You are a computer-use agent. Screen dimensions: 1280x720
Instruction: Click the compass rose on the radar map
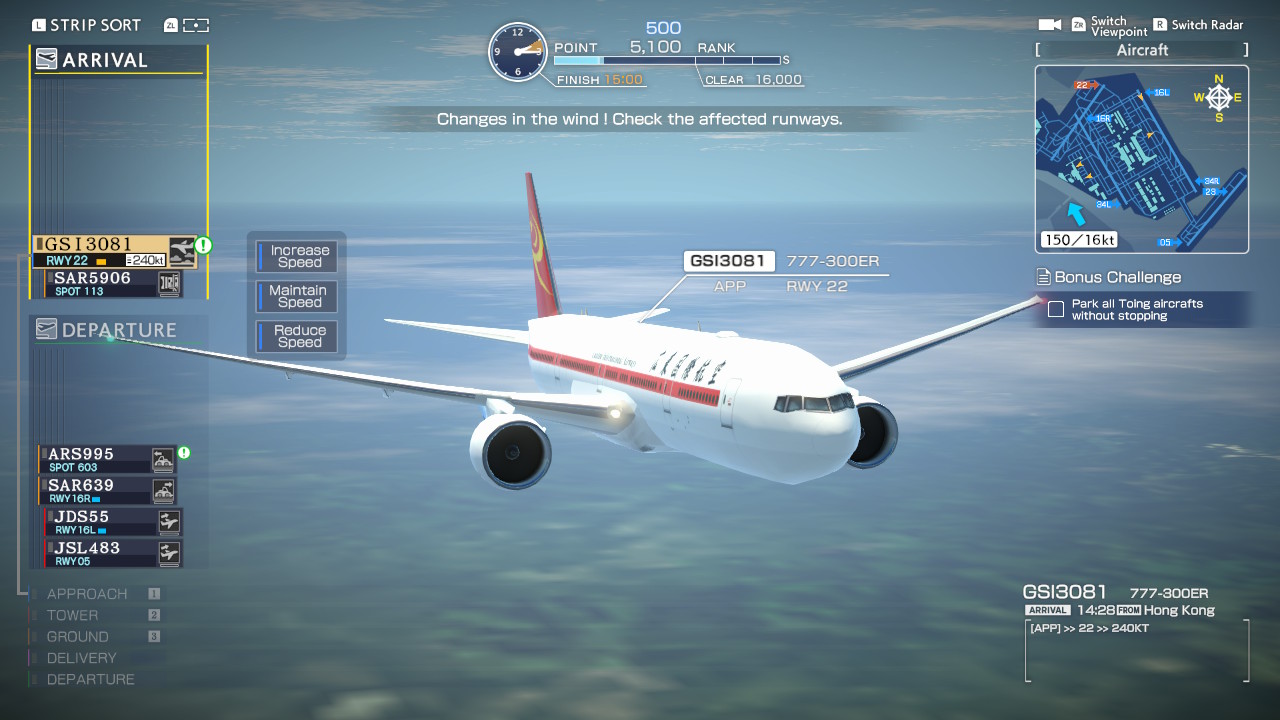pyautogui.click(x=1219, y=97)
